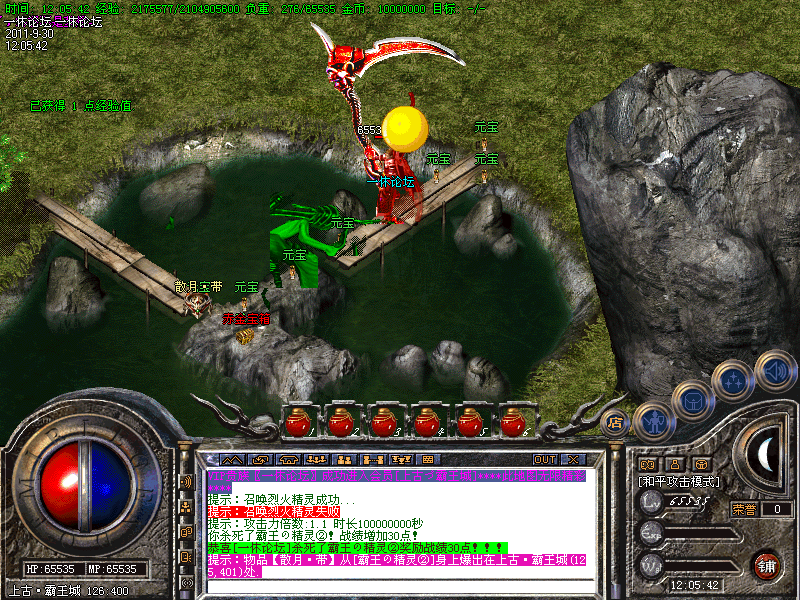Viewport: 800px width, 600px height.
Task: Click the mountain-shaped chat toolbar button
Action: (x=231, y=459)
